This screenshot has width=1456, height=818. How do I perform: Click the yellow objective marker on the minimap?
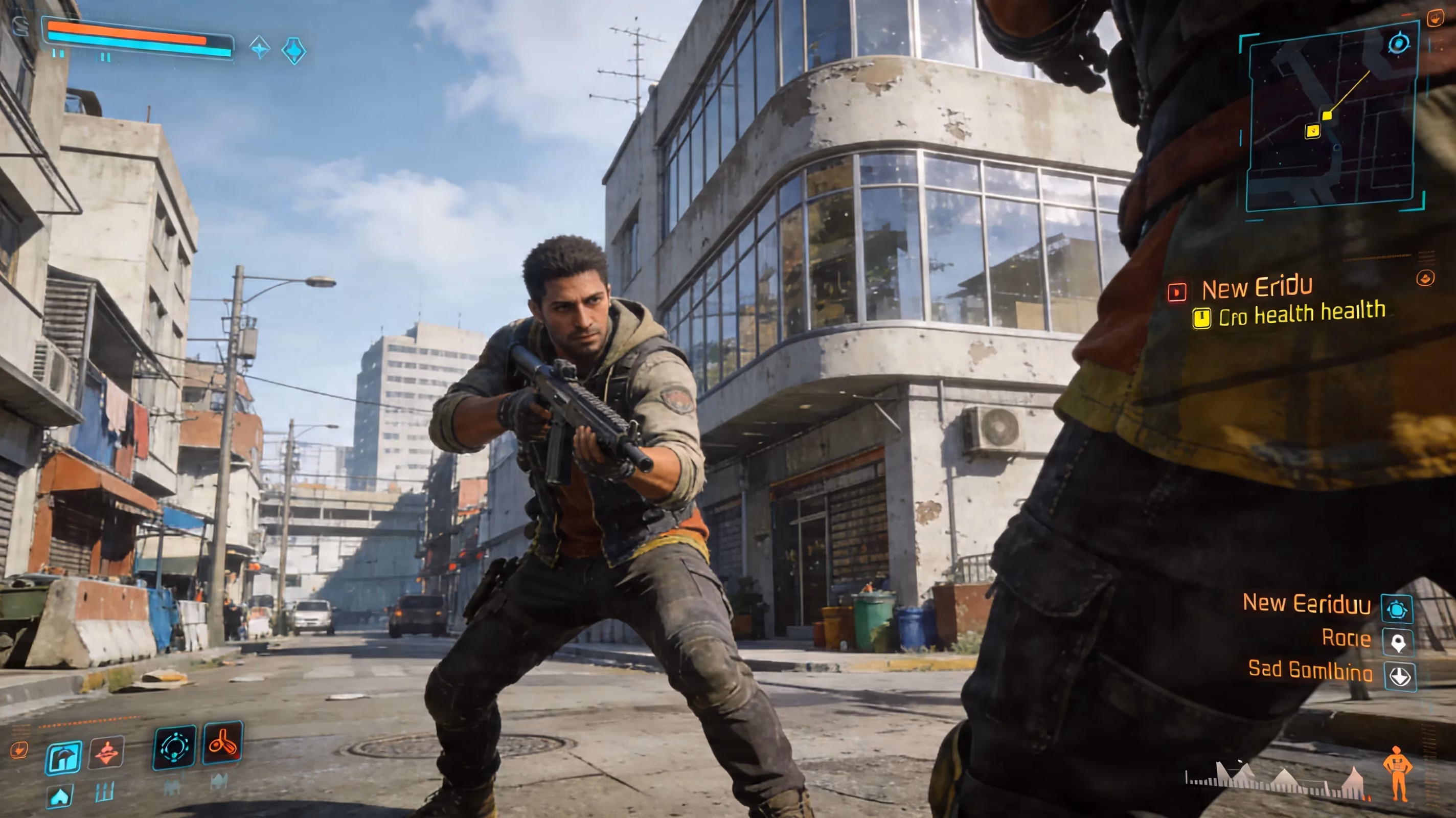coord(1312,131)
